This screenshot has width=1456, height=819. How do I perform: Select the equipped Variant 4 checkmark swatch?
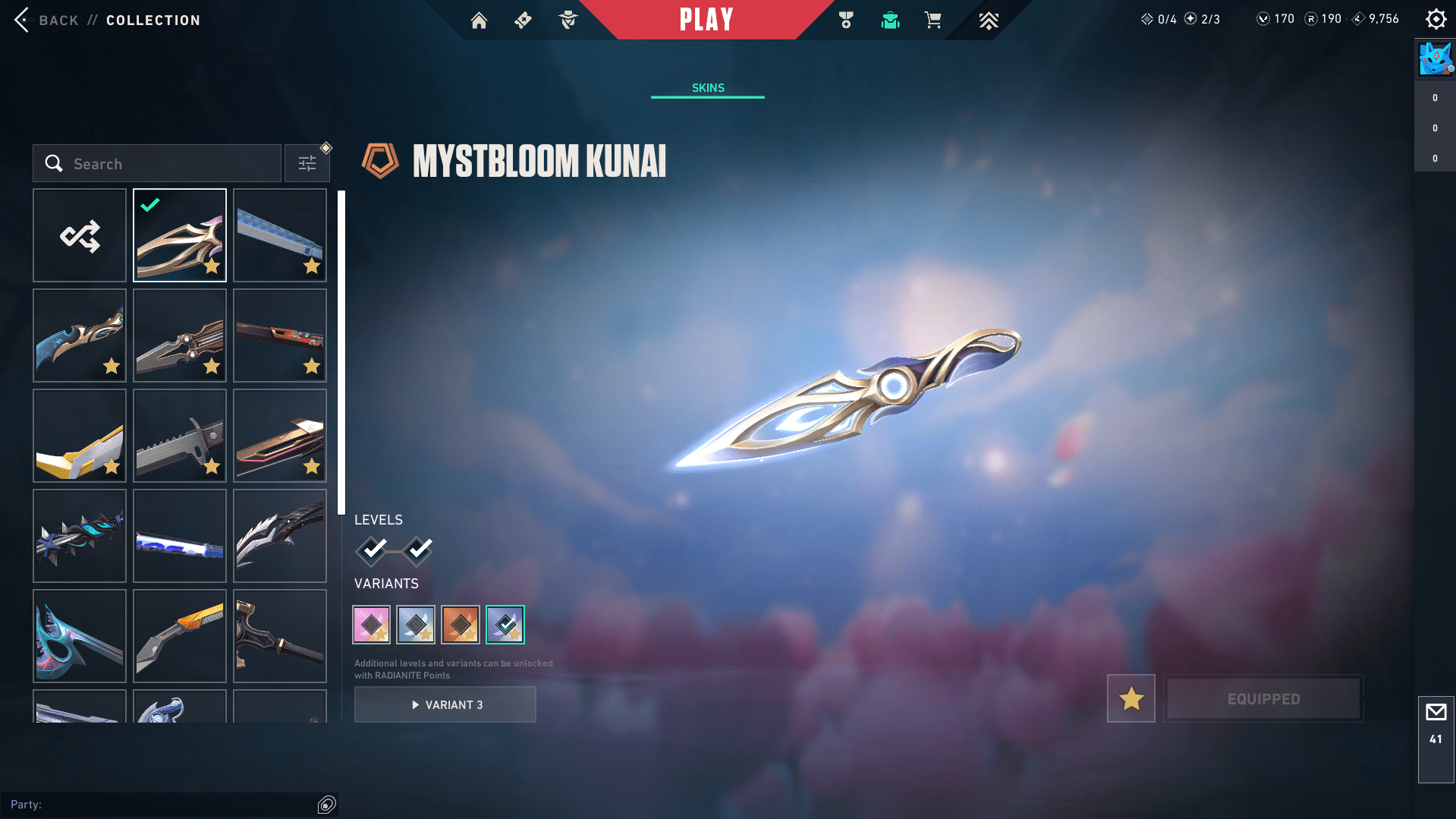click(505, 624)
